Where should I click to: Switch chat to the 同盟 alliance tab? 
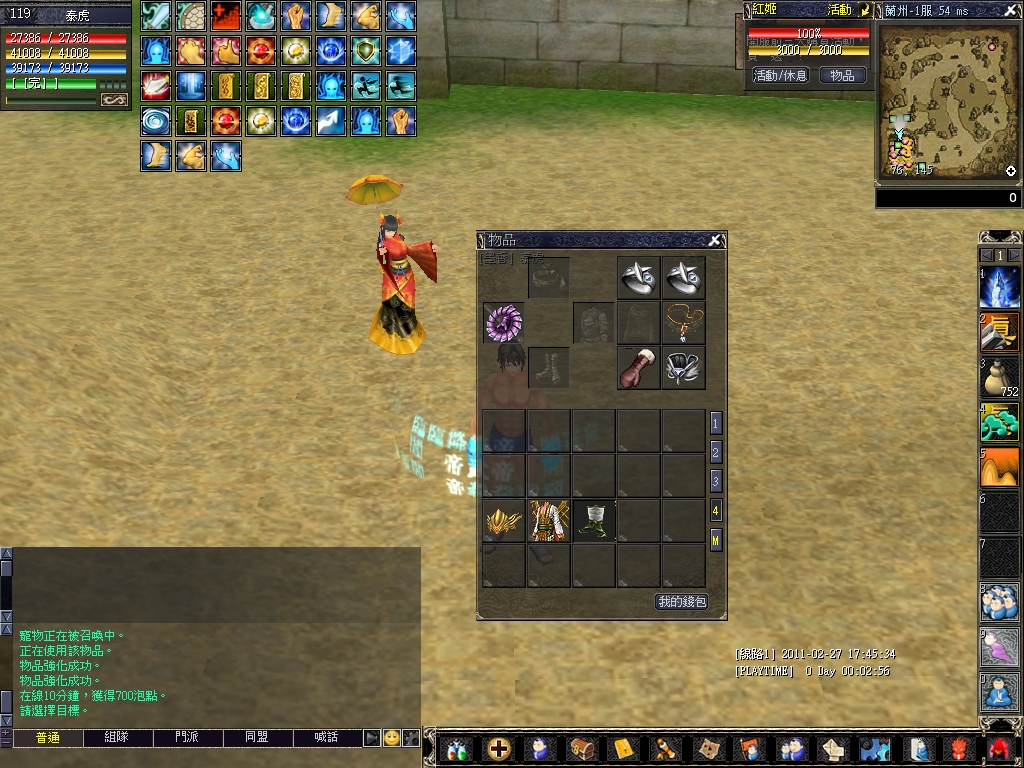click(x=257, y=737)
